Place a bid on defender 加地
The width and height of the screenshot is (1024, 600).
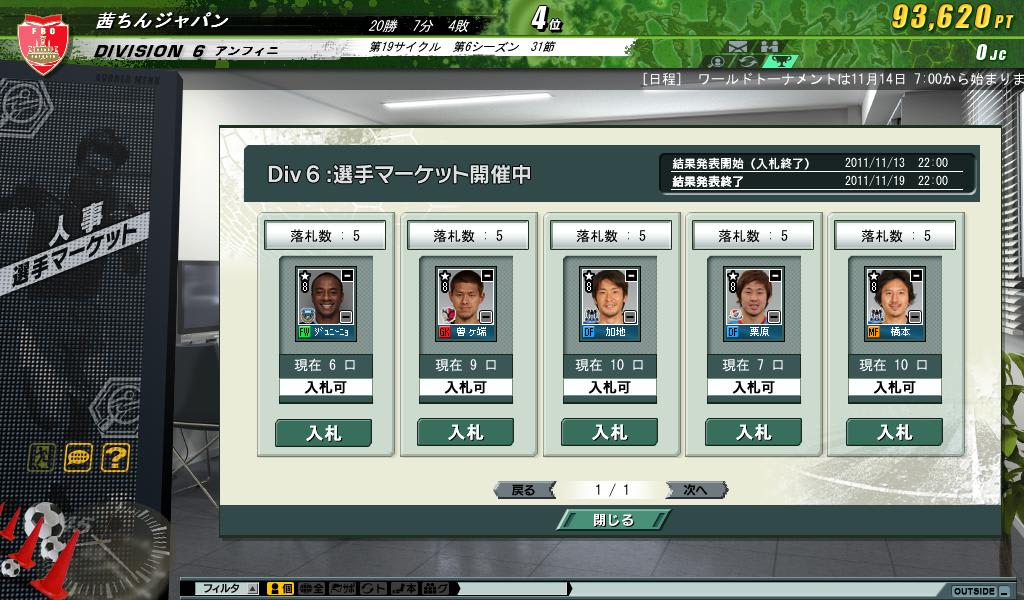(x=609, y=432)
